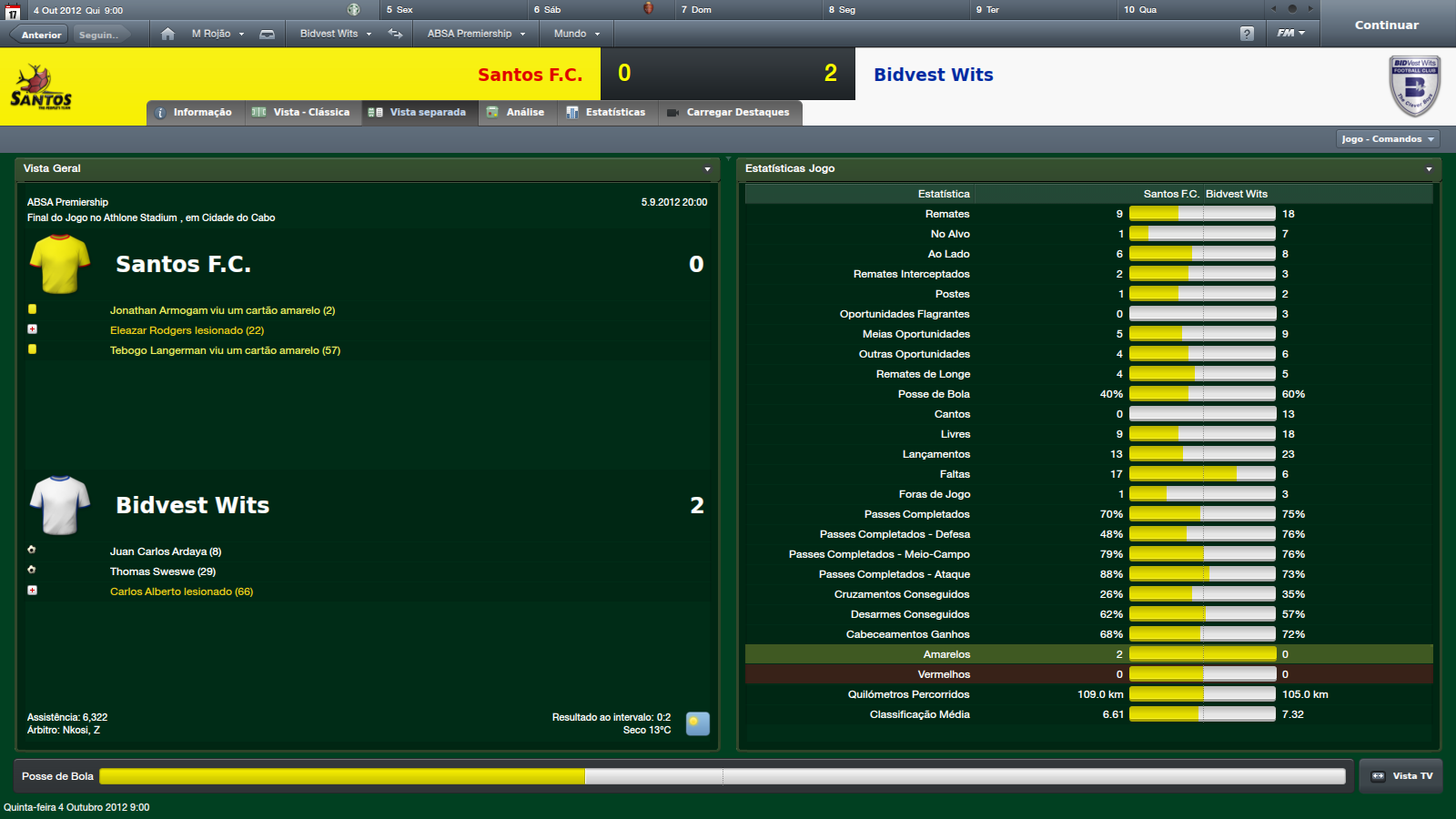
Task: Open the Jogo - Comandos dropdown
Action: (x=1388, y=139)
